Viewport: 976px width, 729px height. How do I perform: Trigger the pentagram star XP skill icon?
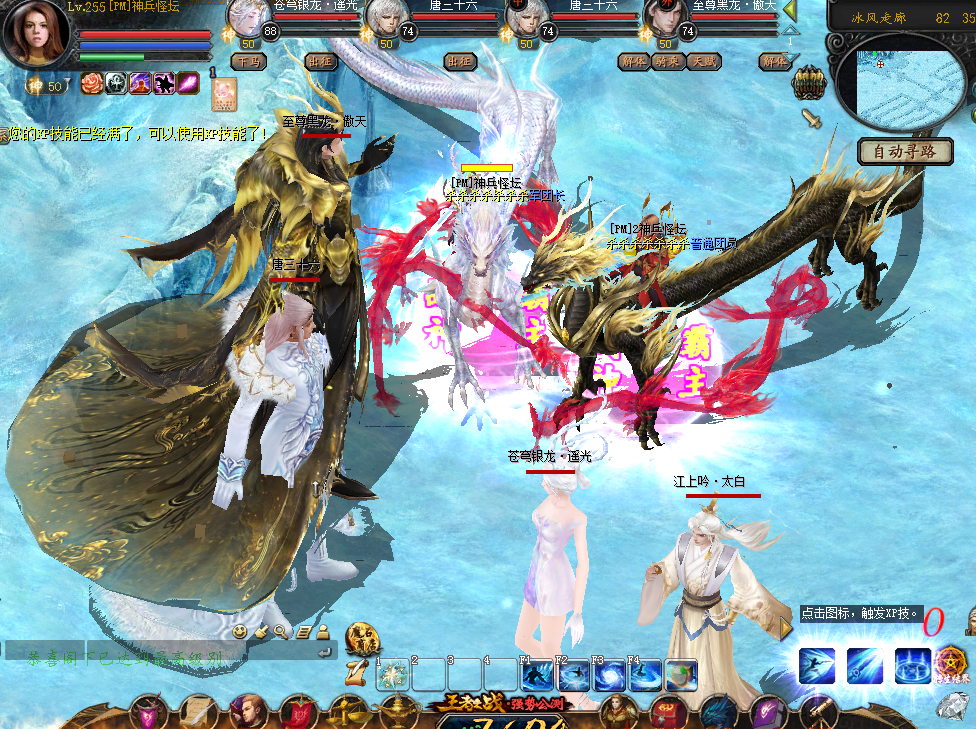tap(949, 664)
